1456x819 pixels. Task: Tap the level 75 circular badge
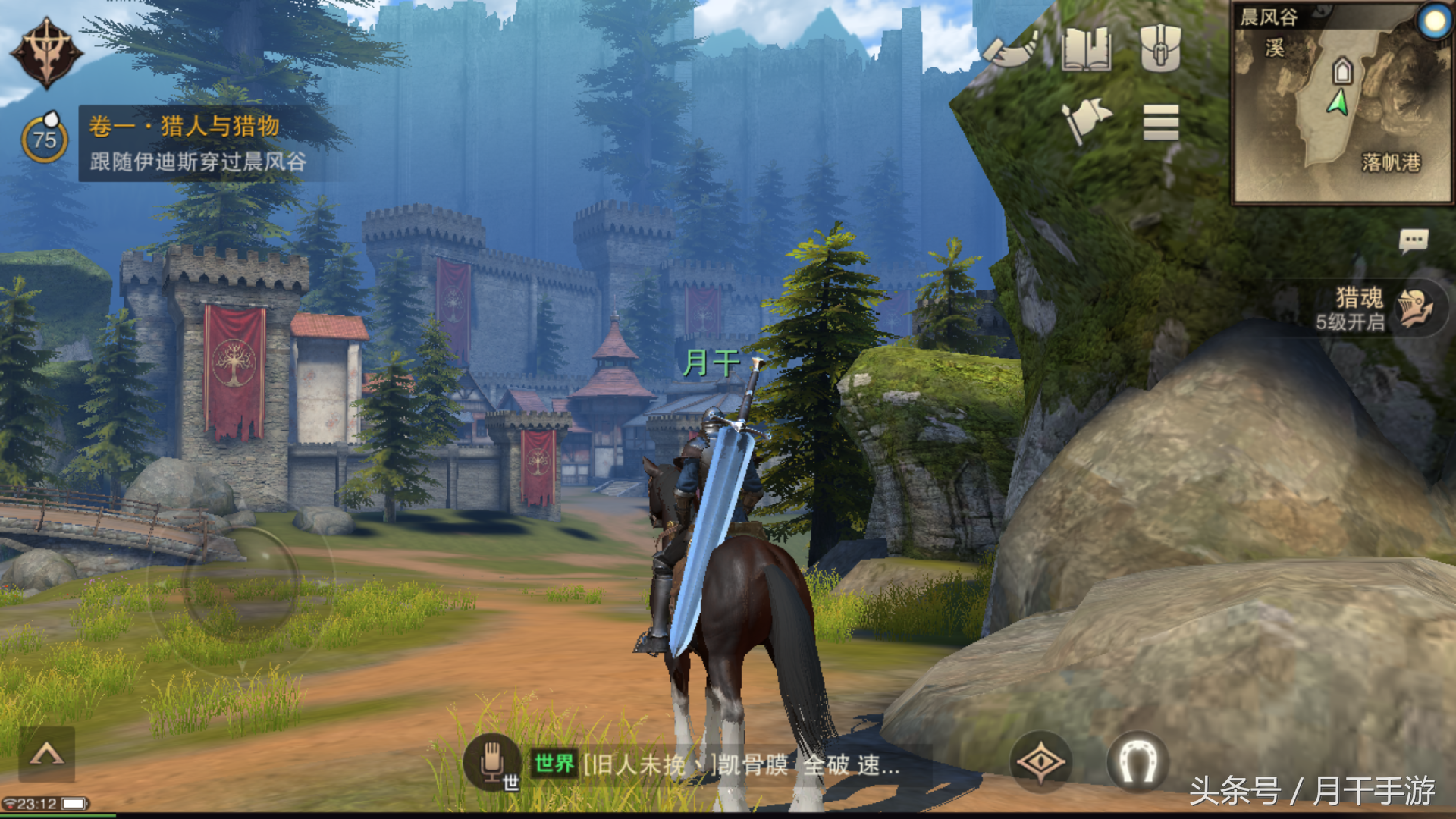click(45, 140)
